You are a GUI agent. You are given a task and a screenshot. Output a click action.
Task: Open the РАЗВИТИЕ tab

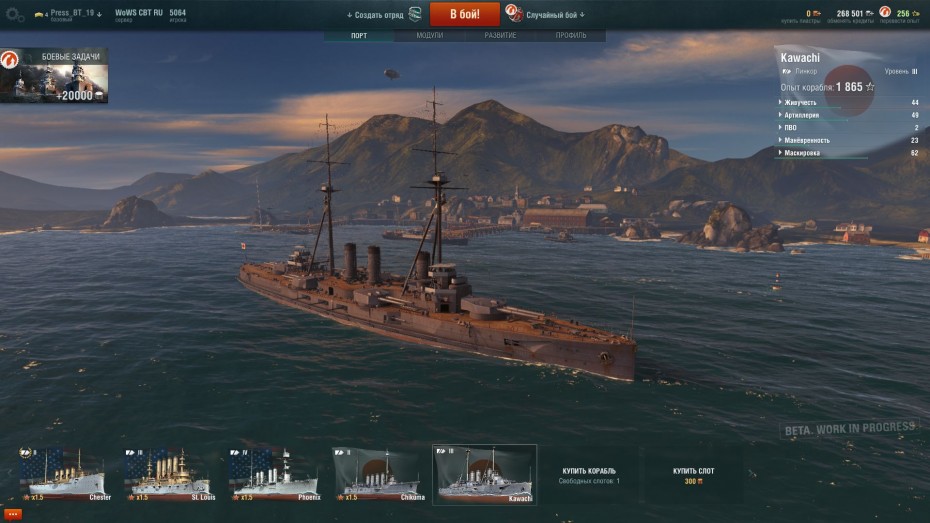pos(500,36)
